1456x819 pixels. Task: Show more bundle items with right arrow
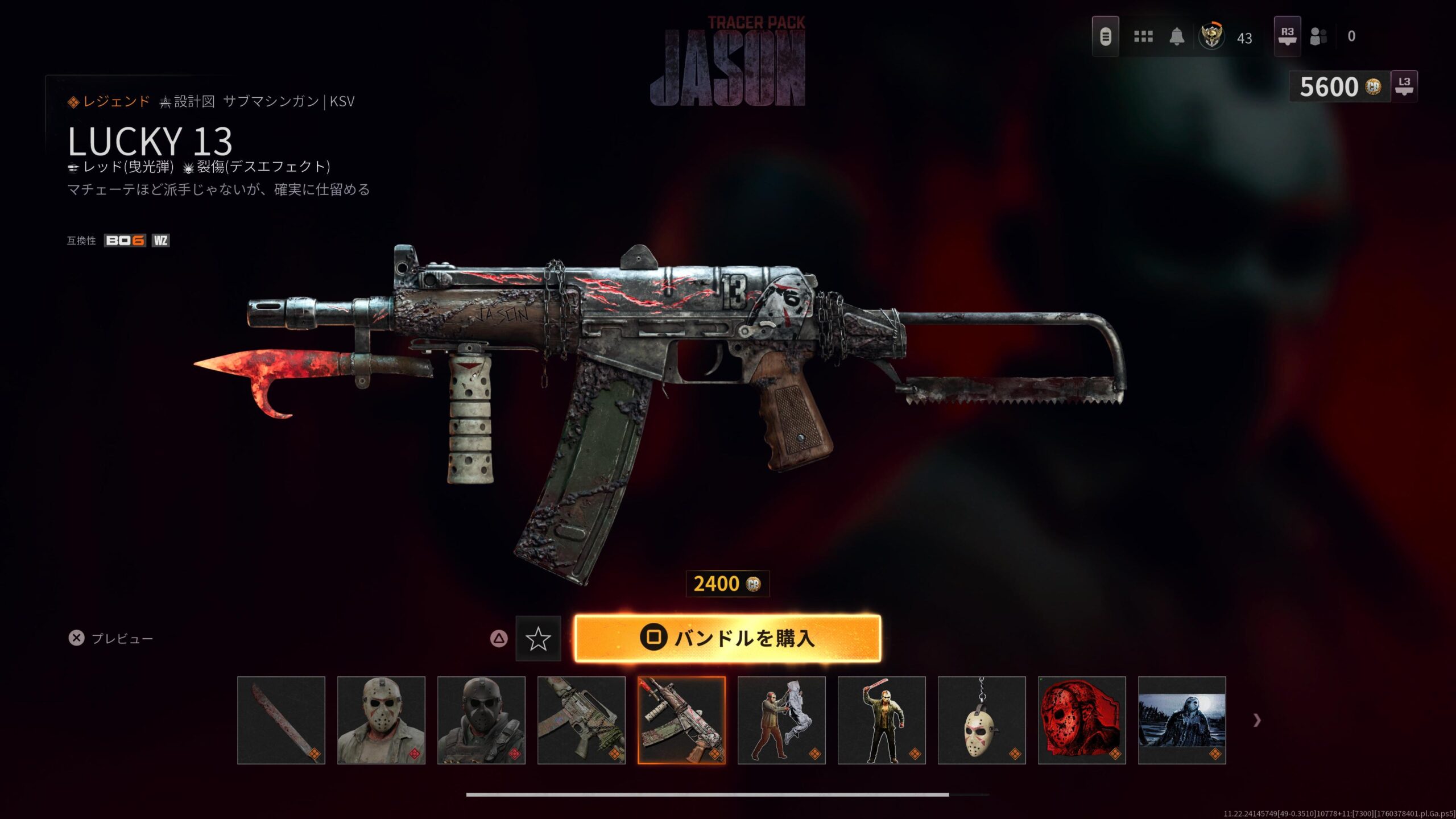(1257, 721)
